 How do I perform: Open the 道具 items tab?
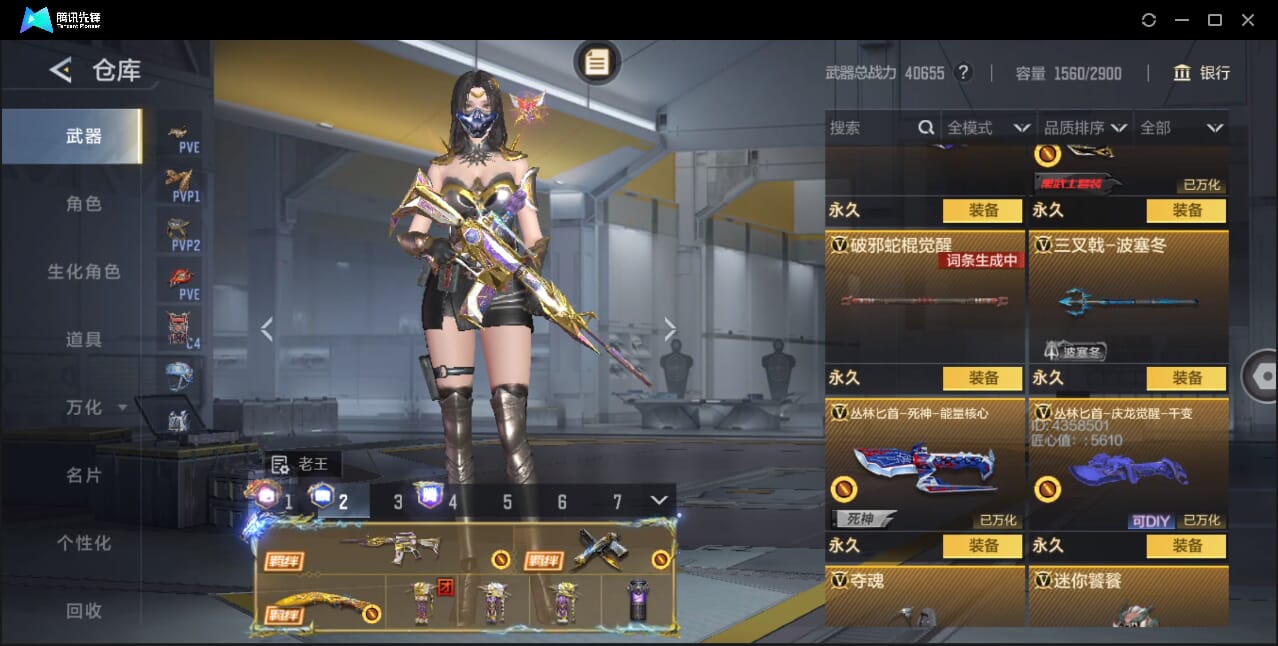click(x=83, y=340)
